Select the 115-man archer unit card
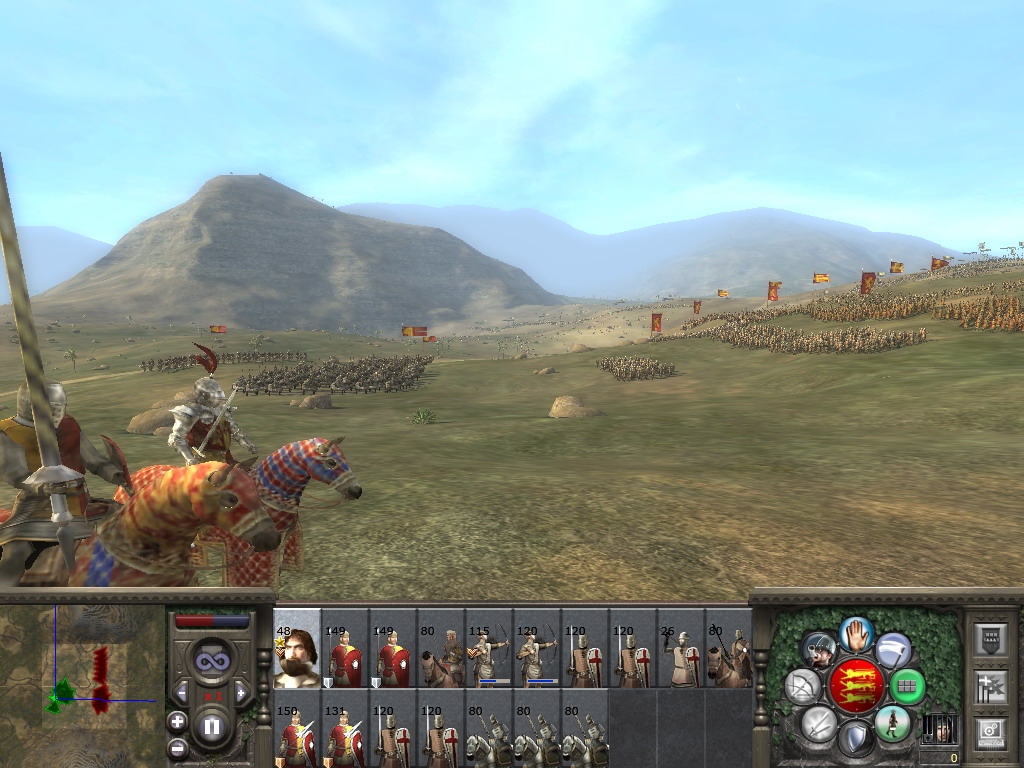1024x768 pixels. 489,649
